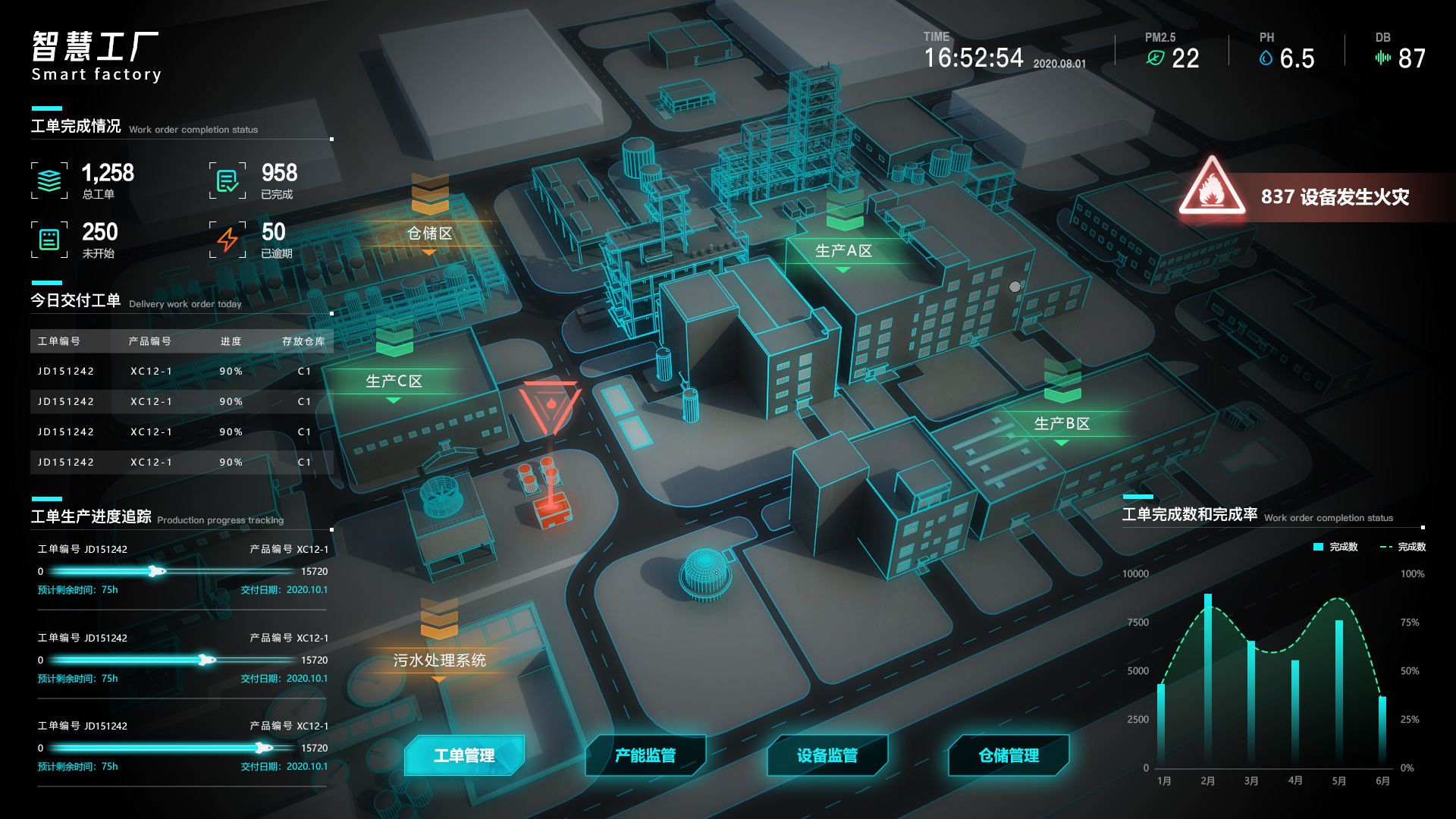Switch to 产能监管 tab
The image size is (1456, 819).
point(645,755)
